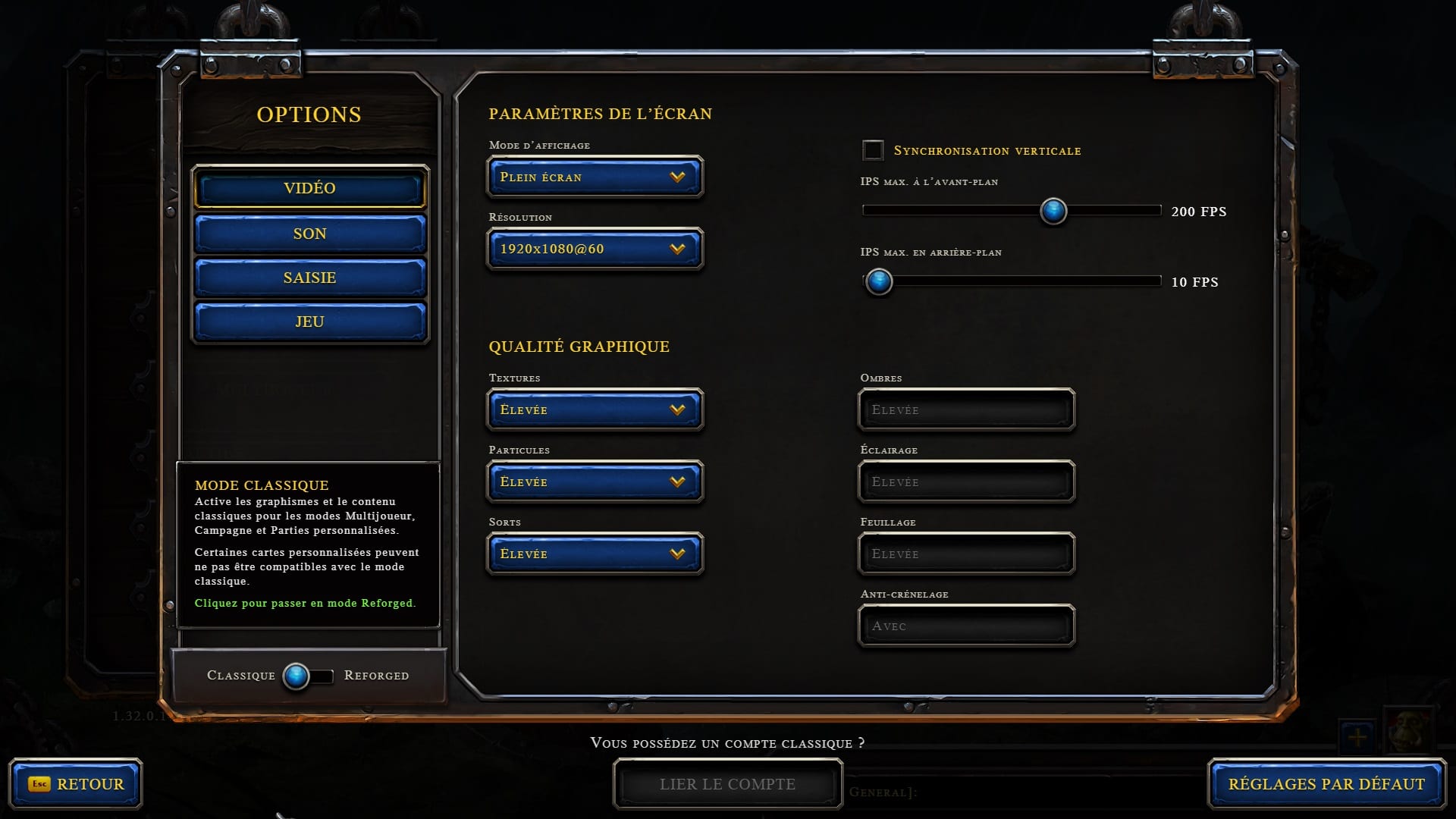Open the Son settings section
Screen dimensions: 1456x819
(x=309, y=234)
